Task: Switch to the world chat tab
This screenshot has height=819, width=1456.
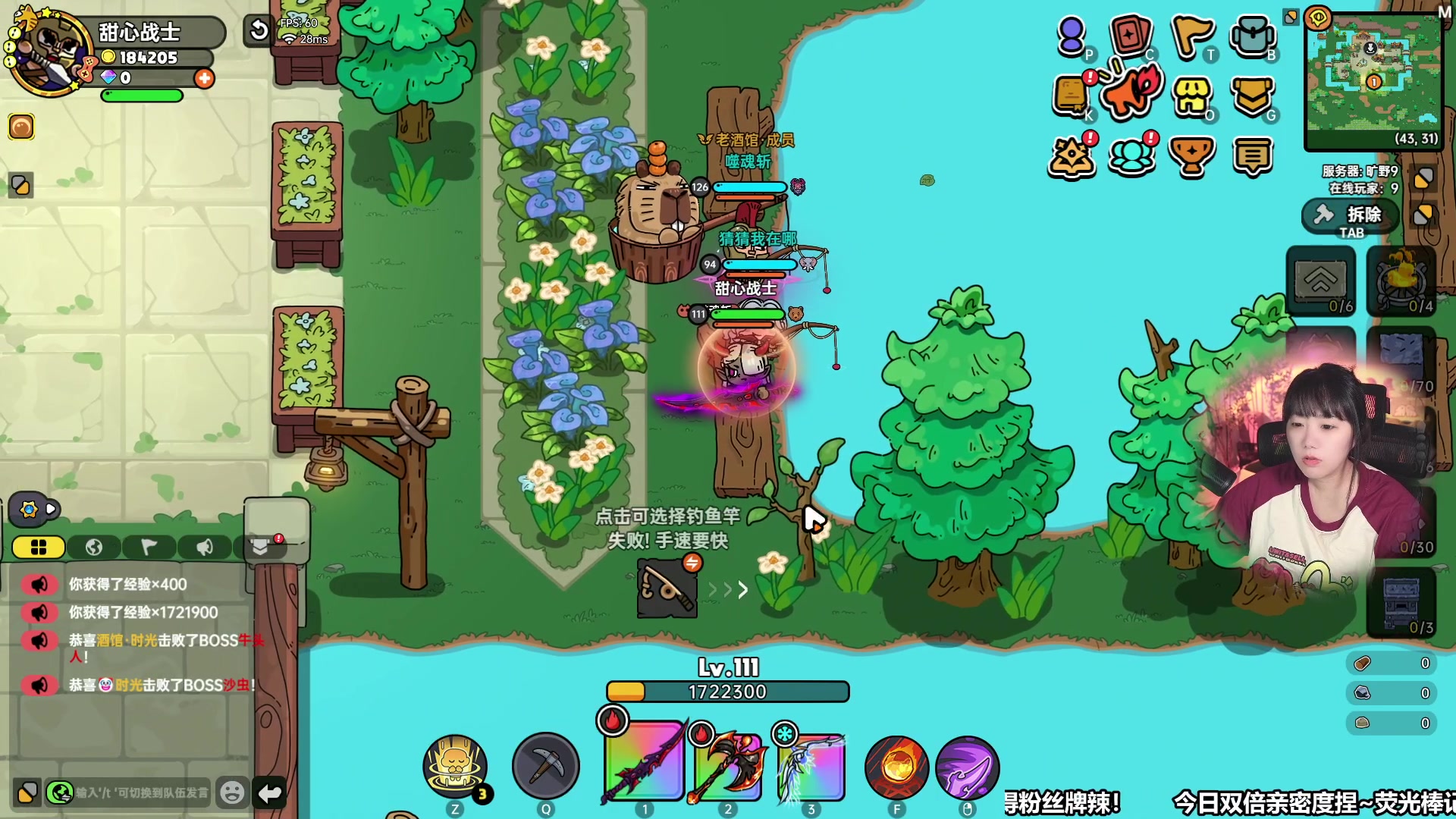Action: click(x=94, y=547)
